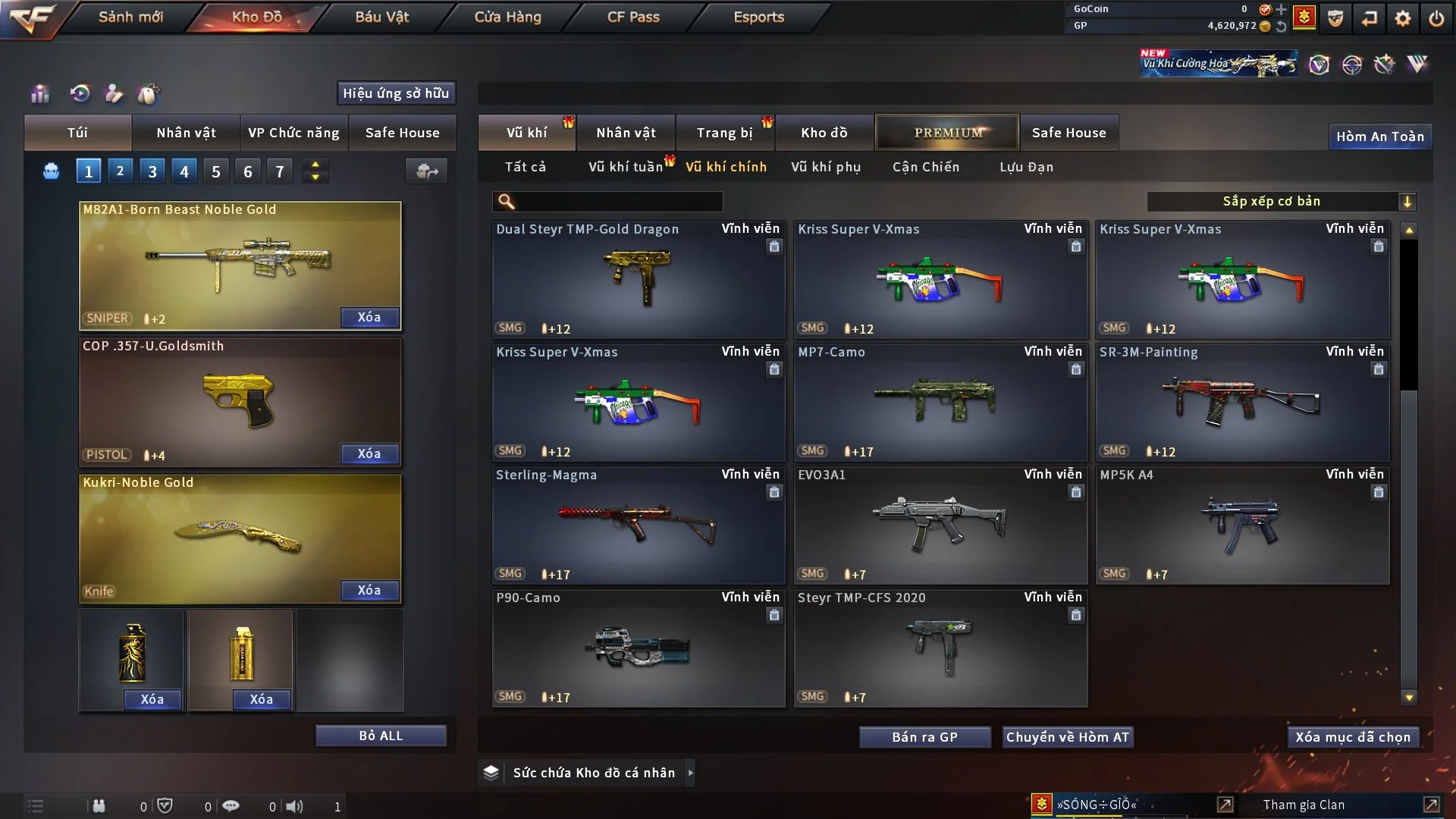Sell selected item with Bán ra GP
Screen dimensions: 1456x819
point(924,737)
